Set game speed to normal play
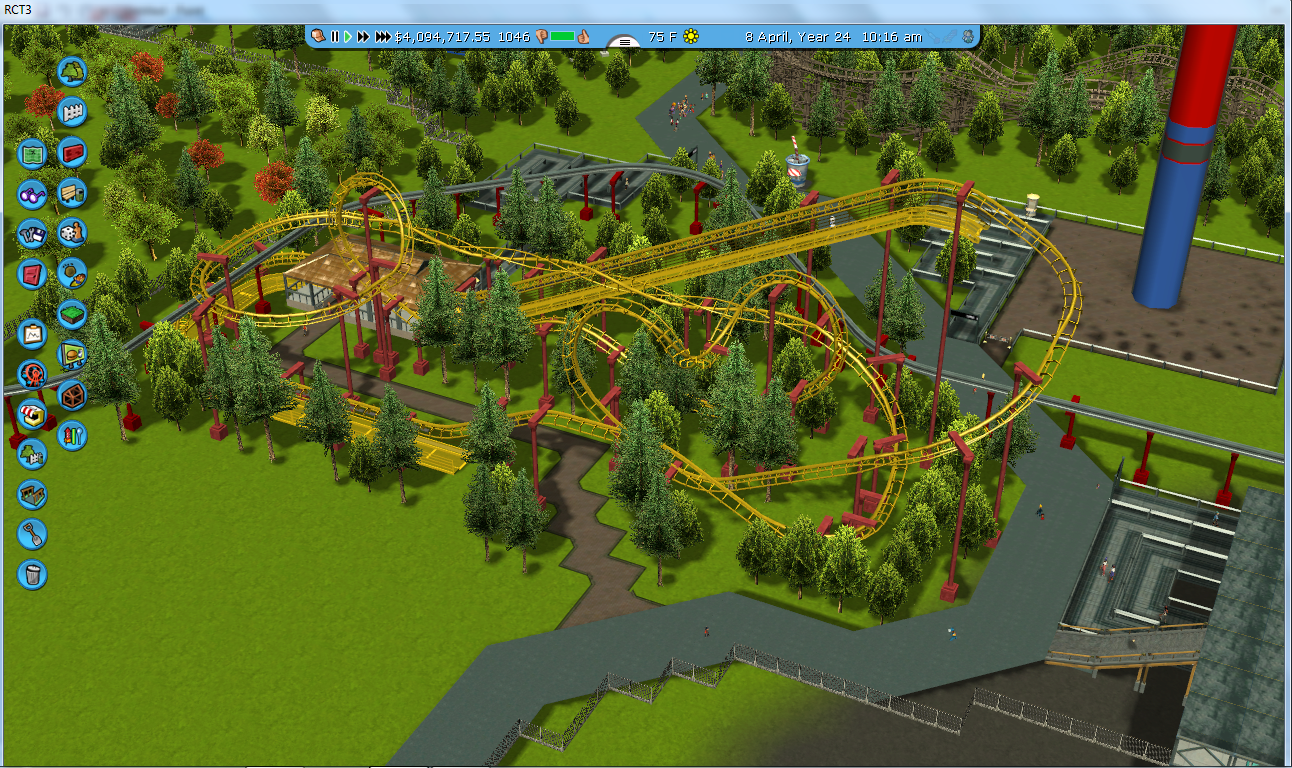Image resolution: width=1292 pixels, height=768 pixels. 348,37
